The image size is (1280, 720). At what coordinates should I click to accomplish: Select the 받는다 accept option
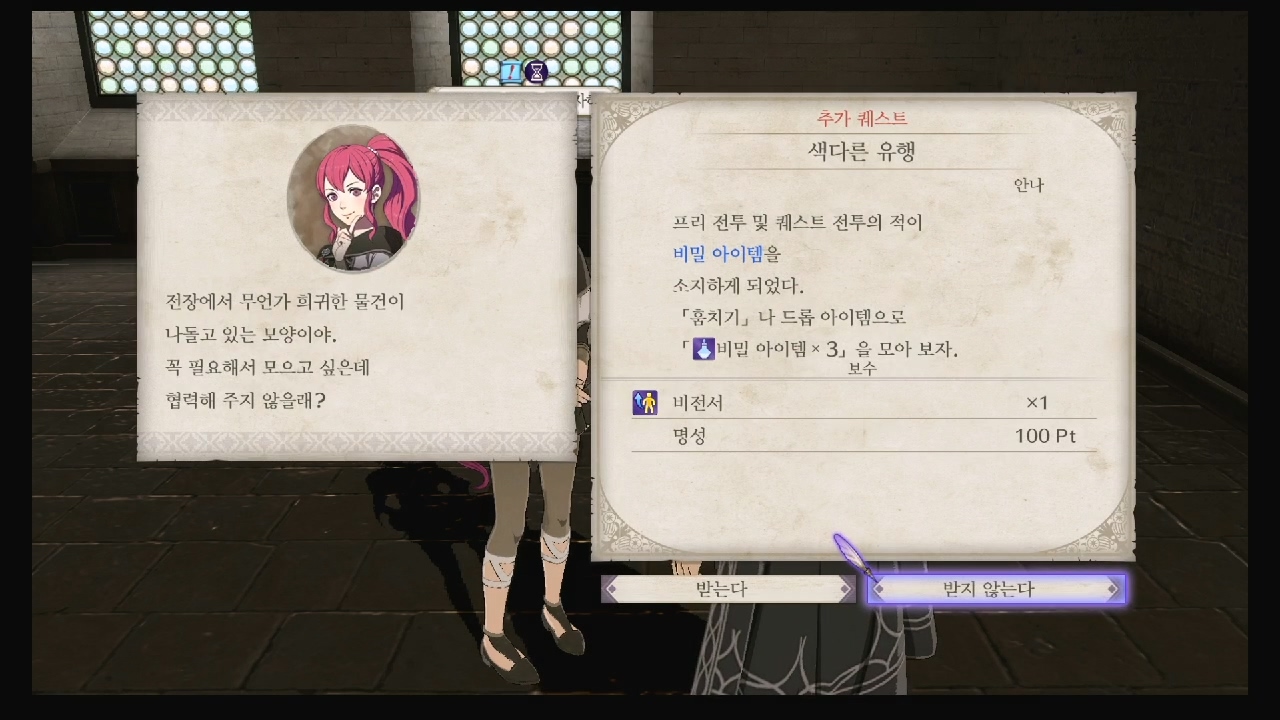point(724,589)
